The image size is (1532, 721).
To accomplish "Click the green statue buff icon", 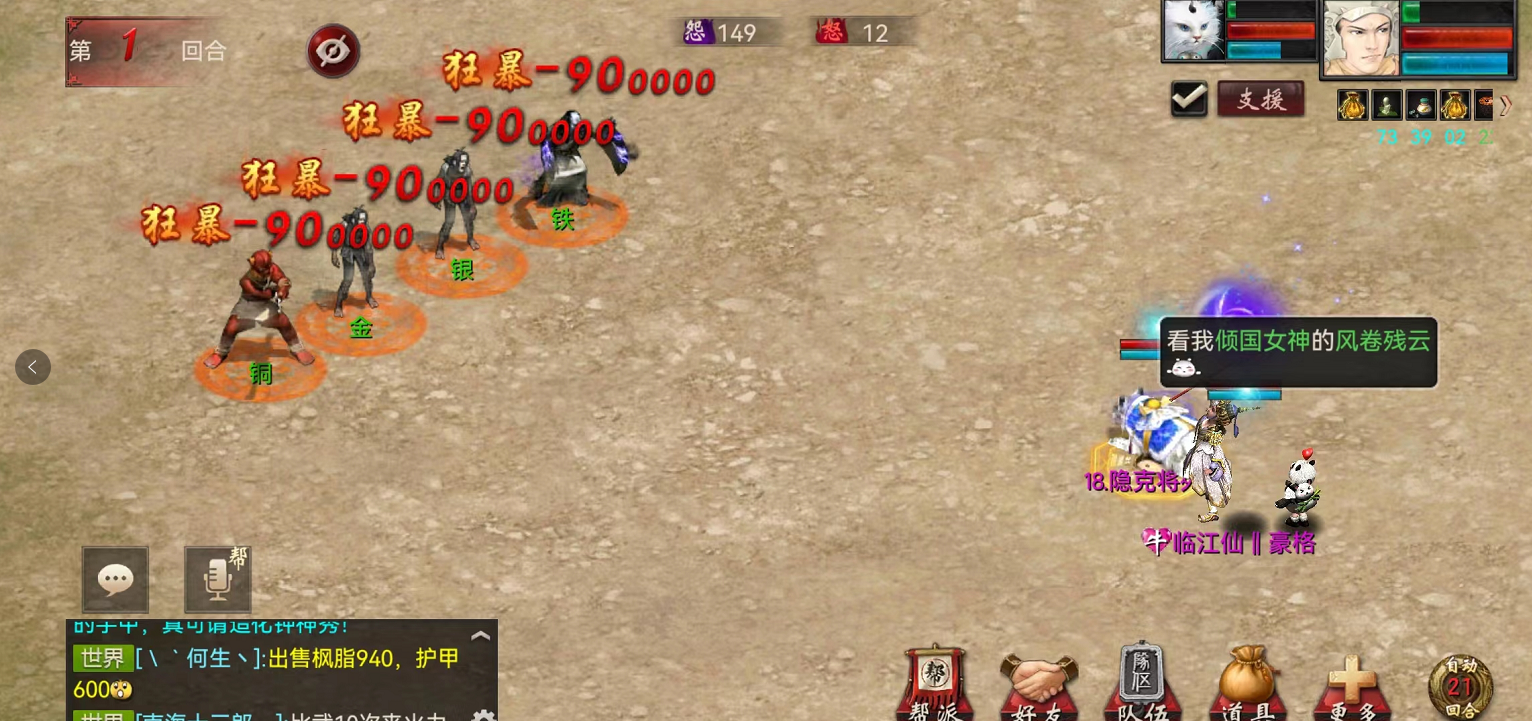I will point(1386,105).
